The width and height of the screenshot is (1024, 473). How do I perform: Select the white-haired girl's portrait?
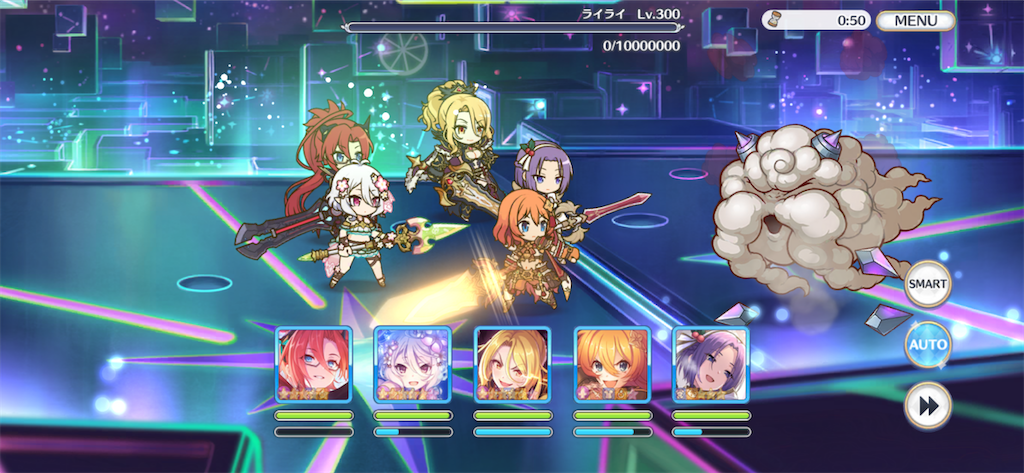412,365
